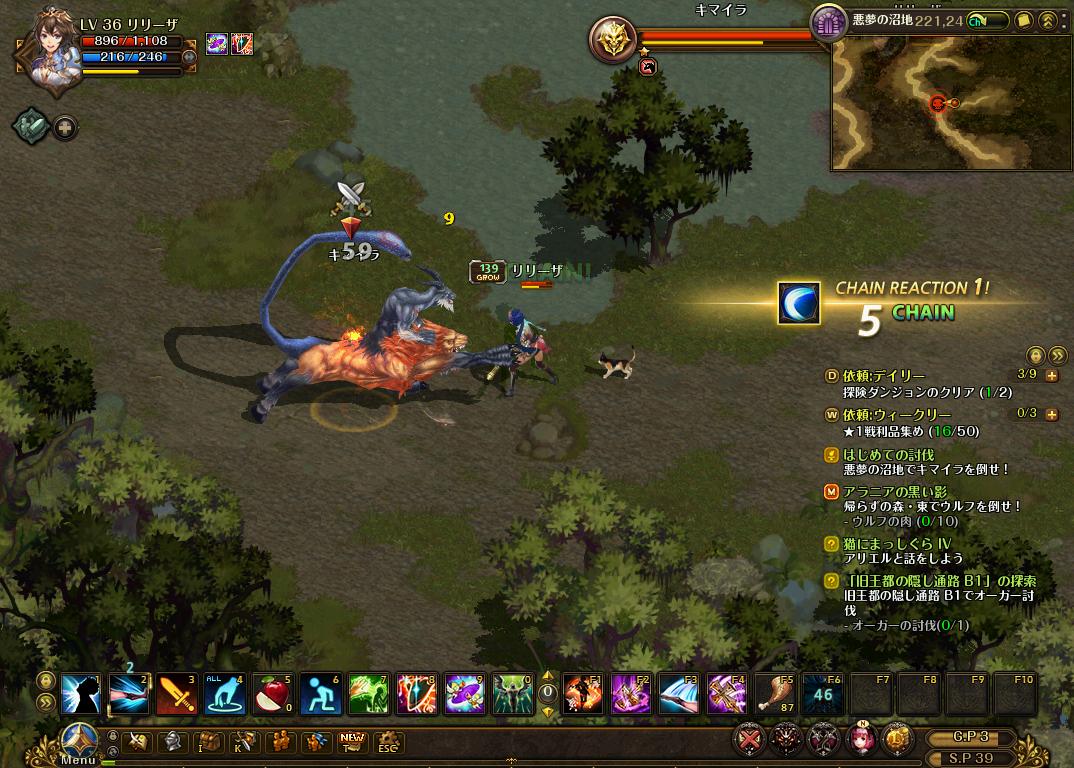Toggle the hotbar lock padlock button
The width and height of the screenshot is (1074, 768).
[x=46, y=680]
